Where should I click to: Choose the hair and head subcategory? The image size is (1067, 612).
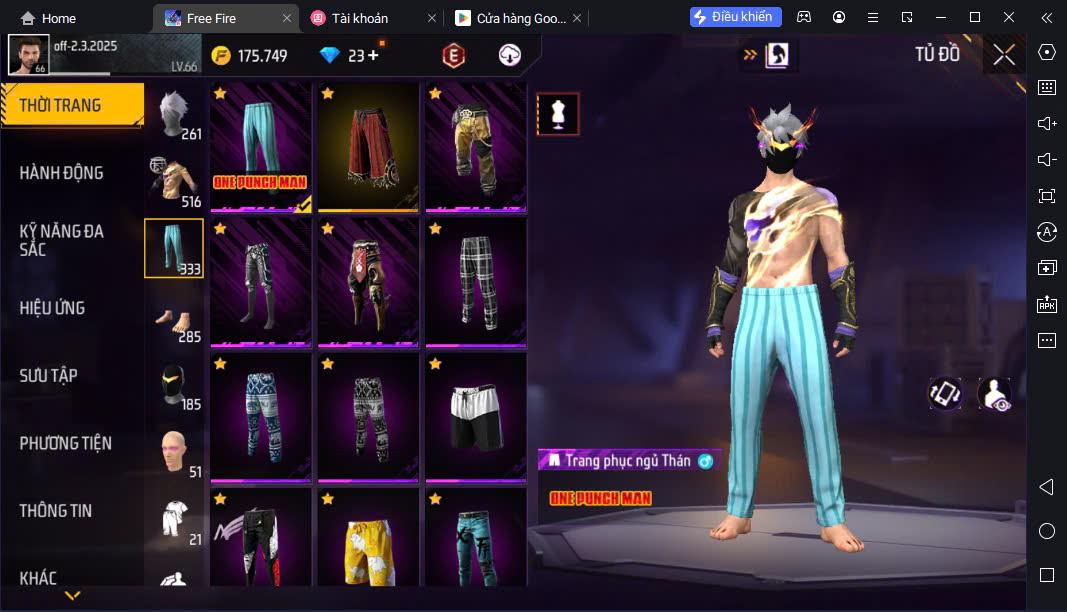click(176, 113)
